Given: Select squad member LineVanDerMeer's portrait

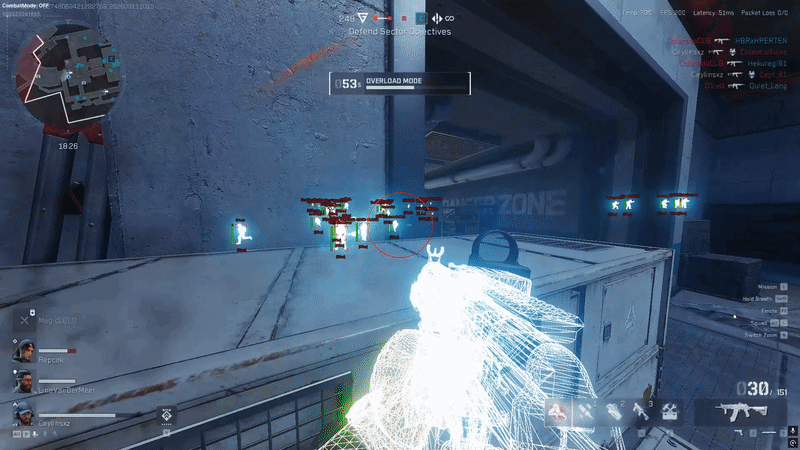Looking at the screenshot, I should pyautogui.click(x=23, y=381).
